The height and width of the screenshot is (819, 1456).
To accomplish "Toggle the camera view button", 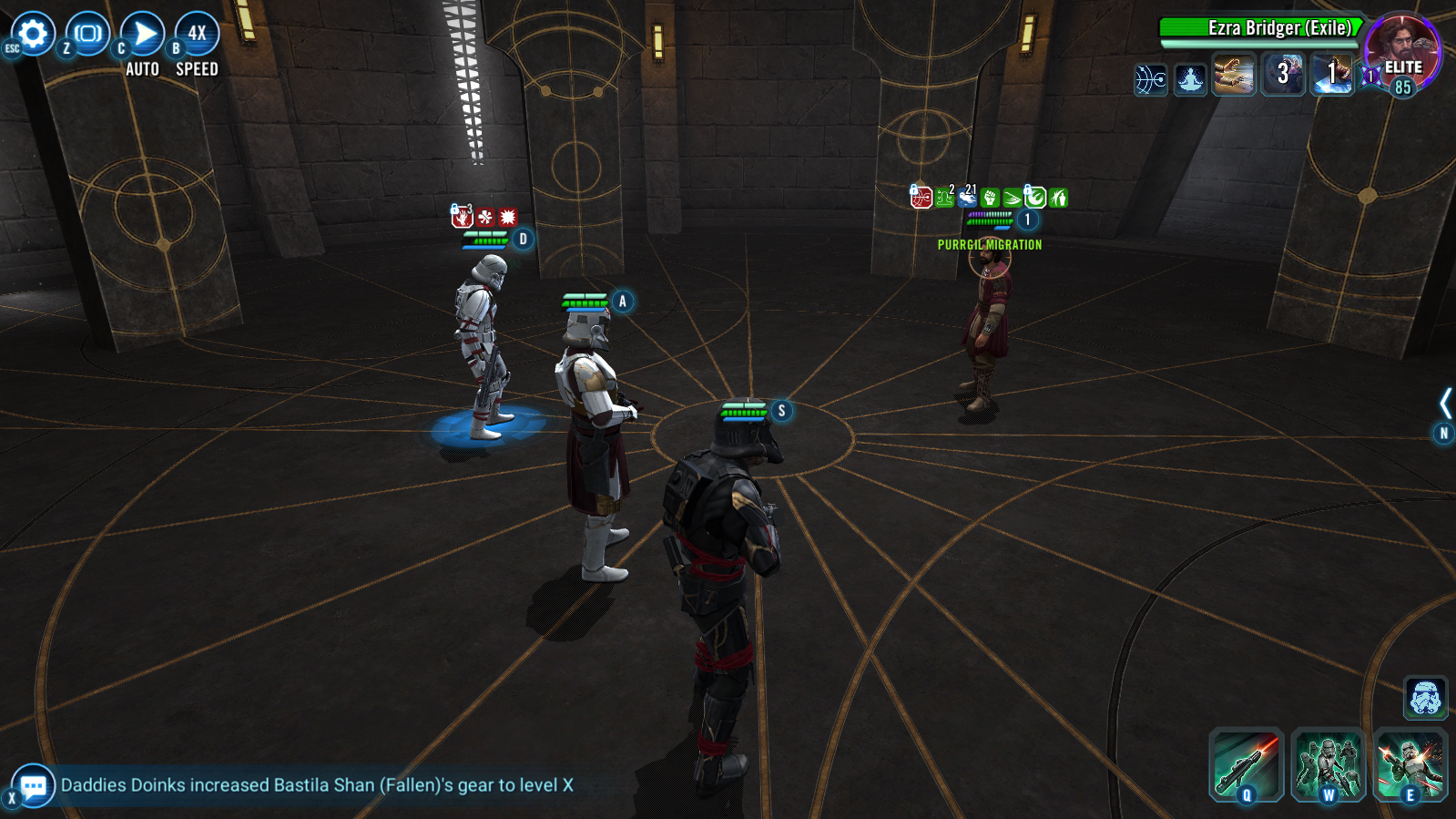I will 88,35.
